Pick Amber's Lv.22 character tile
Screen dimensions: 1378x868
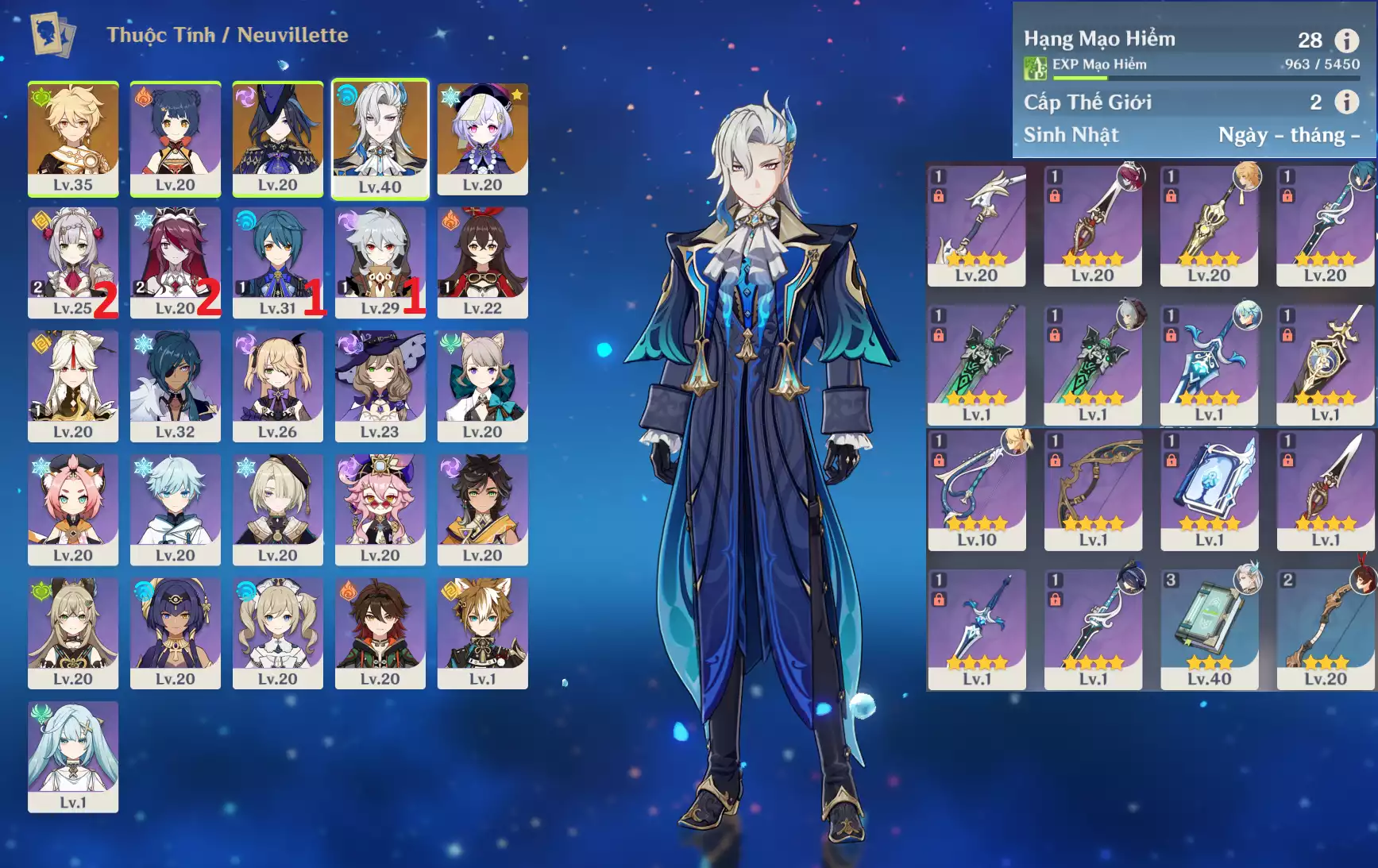point(482,262)
